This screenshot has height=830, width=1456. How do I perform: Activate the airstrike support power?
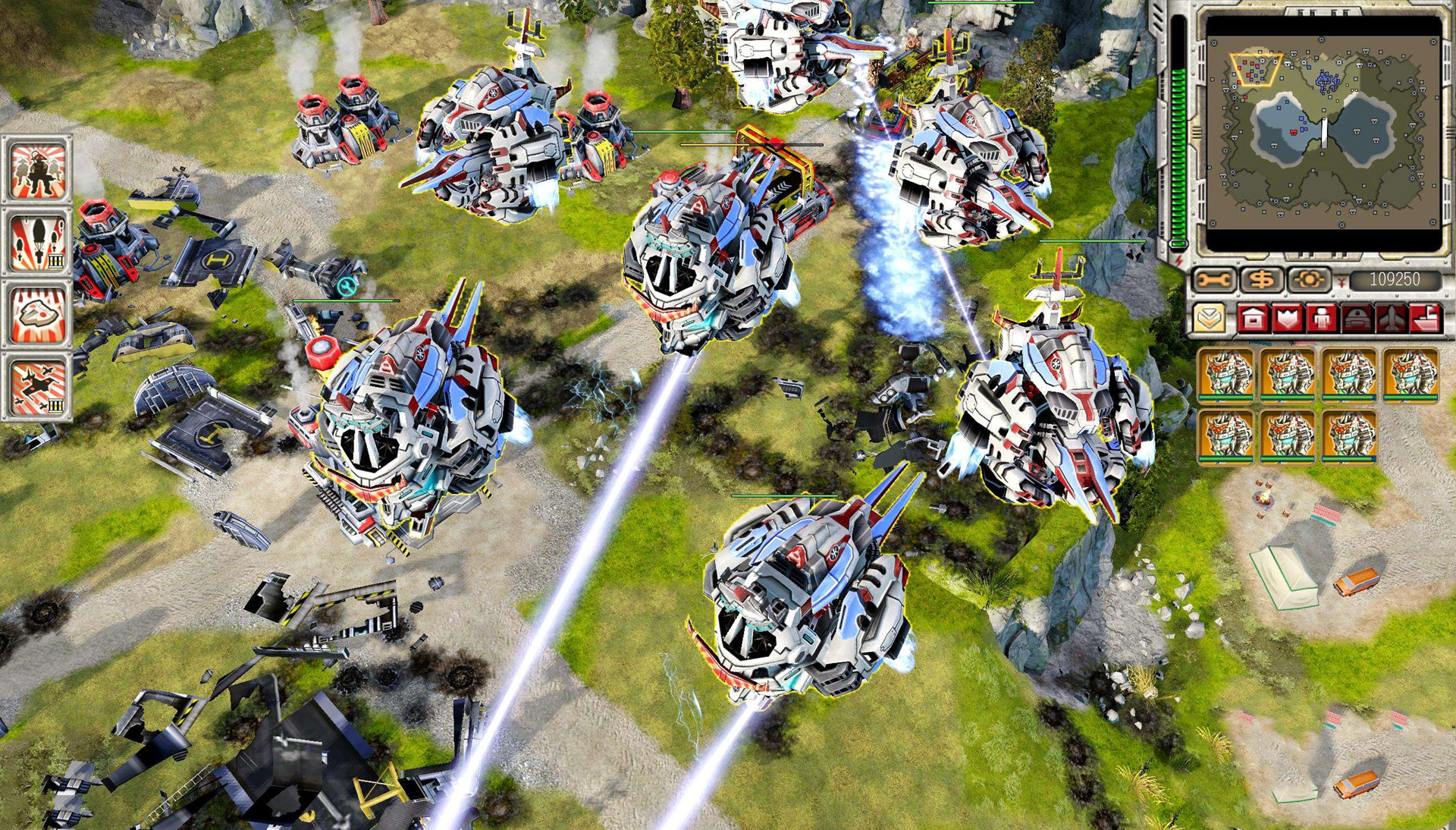coord(35,387)
